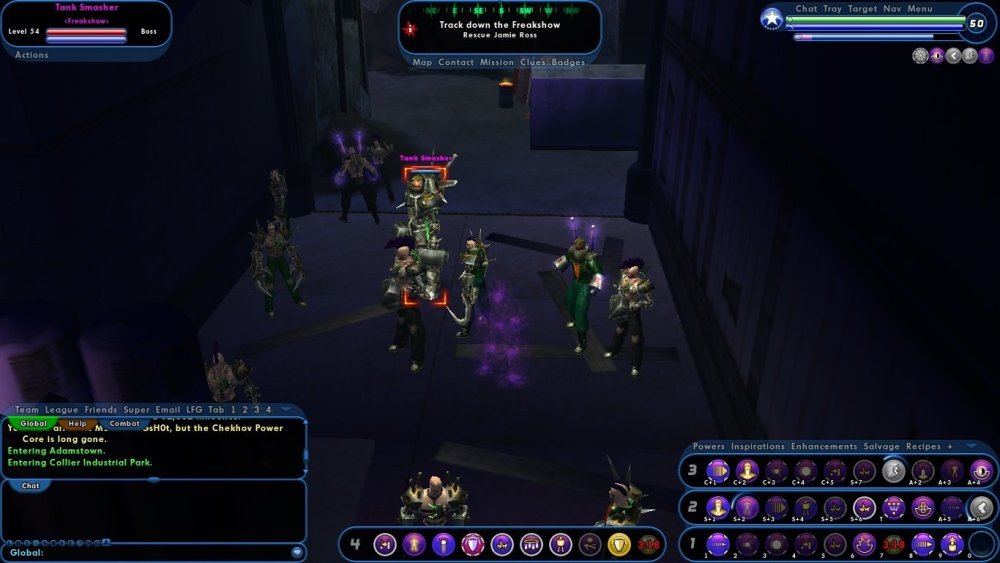
Task: Open the Map from the nav bar
Action: [422, 62]
